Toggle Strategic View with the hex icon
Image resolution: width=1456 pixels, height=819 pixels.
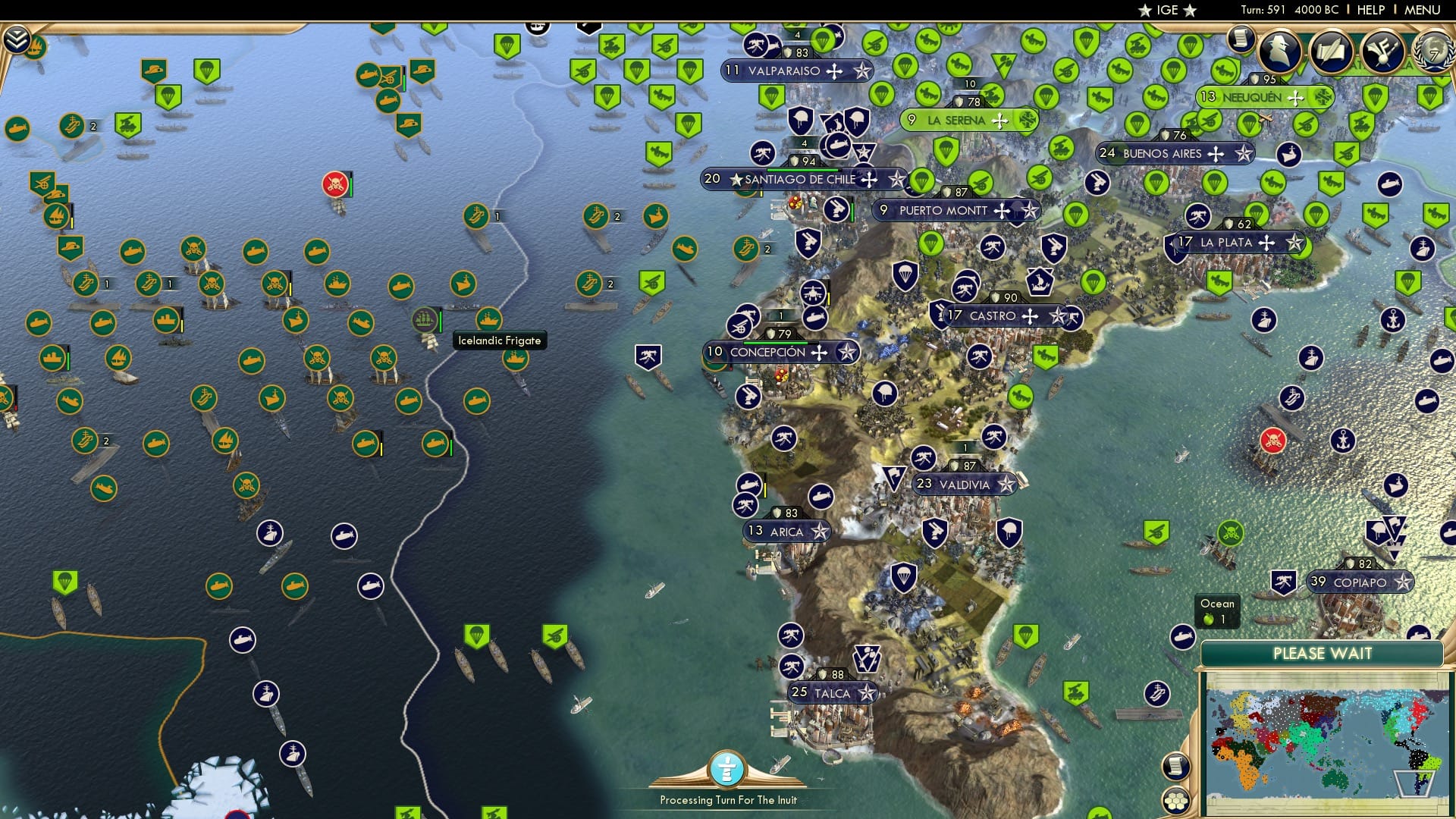(x=1177, y=802)
